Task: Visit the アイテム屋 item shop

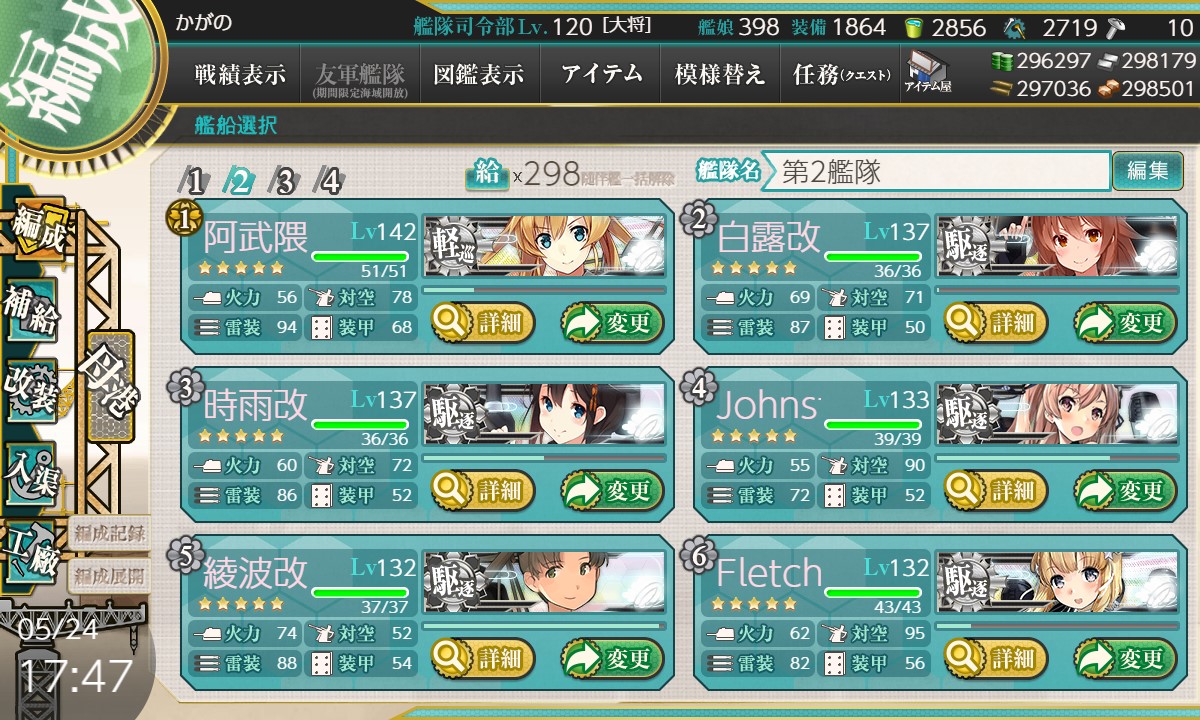Action: point(927,72)
